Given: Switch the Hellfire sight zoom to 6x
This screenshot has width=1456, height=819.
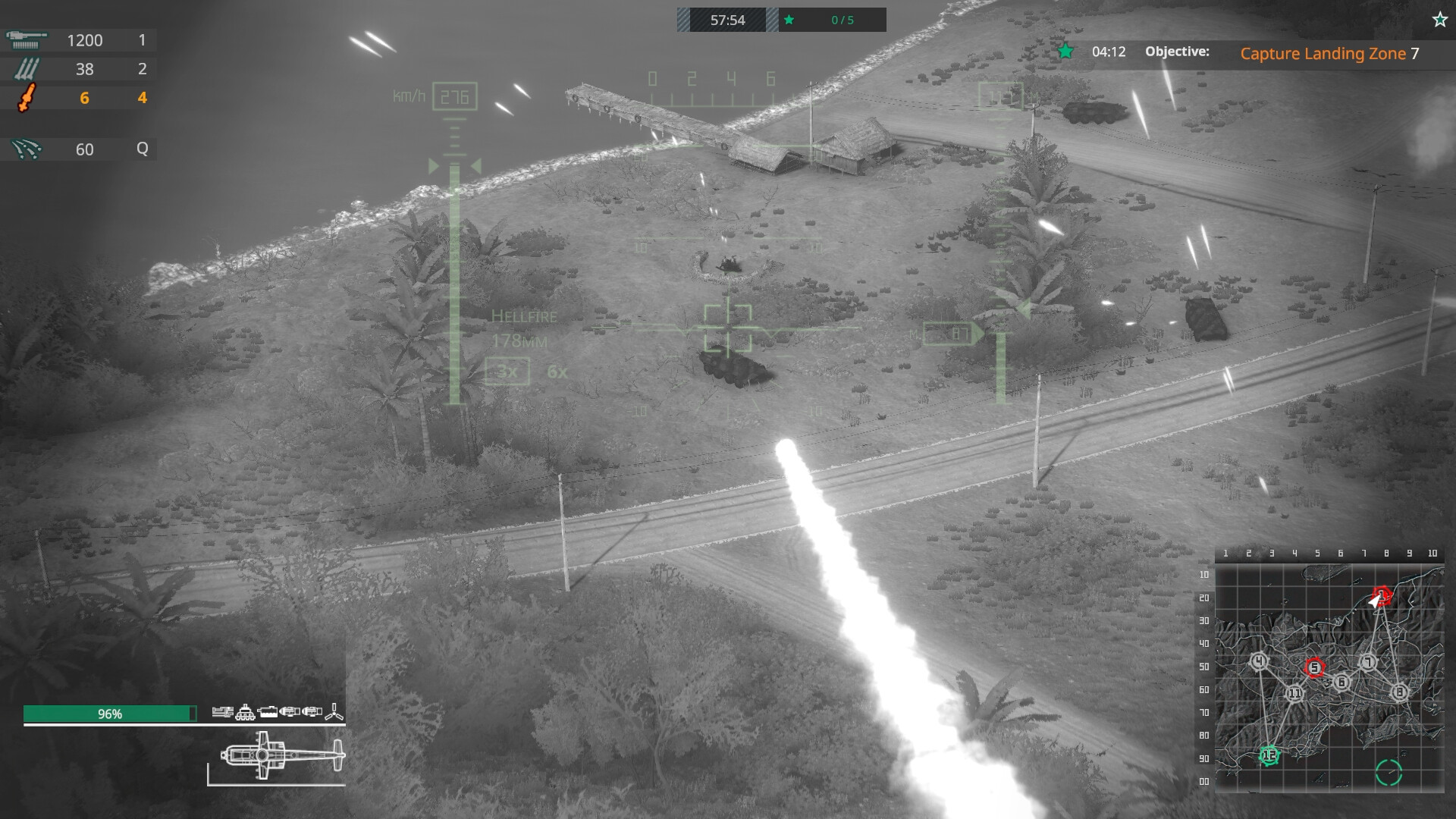Looking at the screenshot, I should [x=557, y=372].
